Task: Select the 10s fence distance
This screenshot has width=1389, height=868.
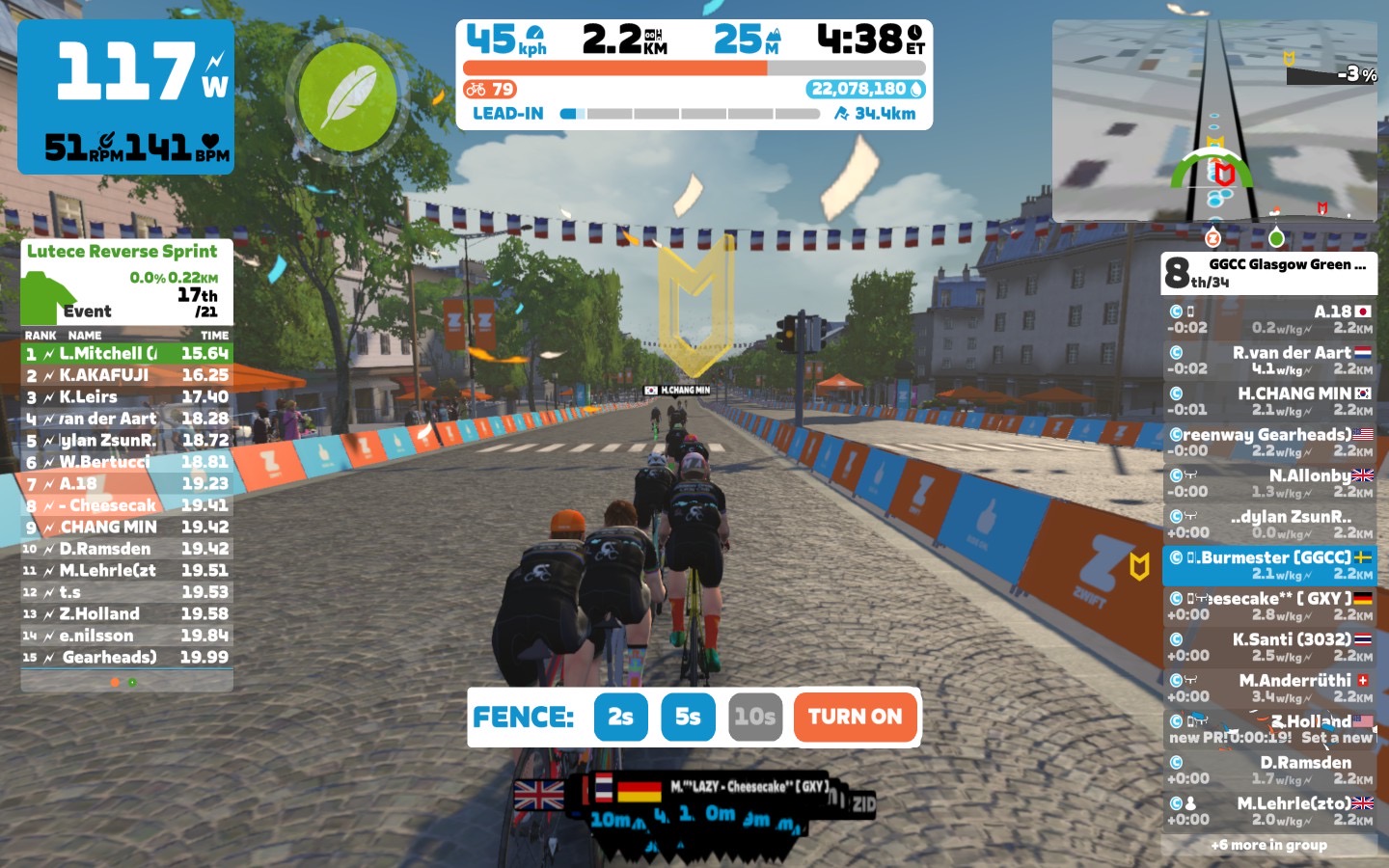Action: click(x=754, y=717)
